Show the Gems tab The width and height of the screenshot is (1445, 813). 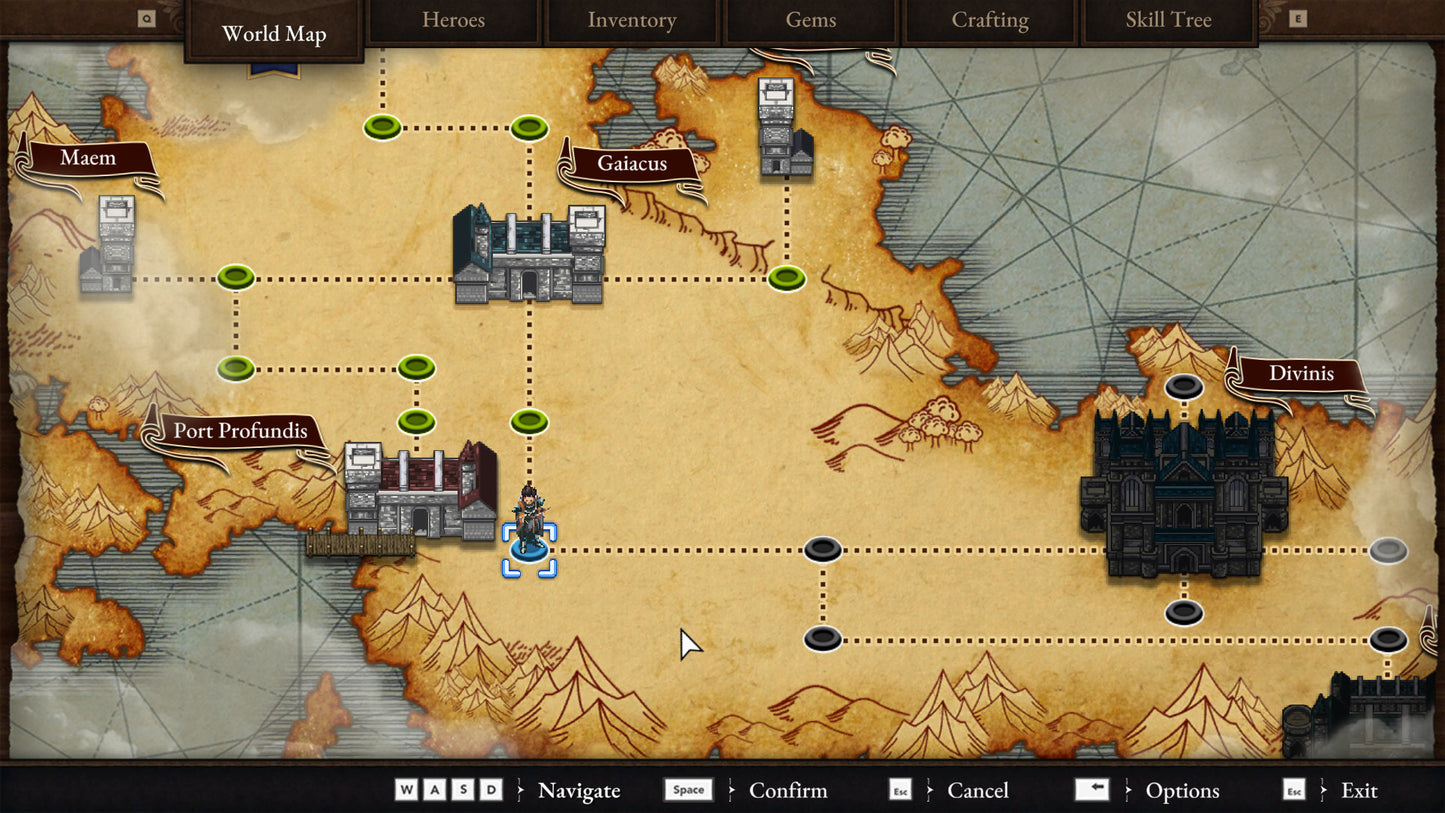(x=810, y=21)
